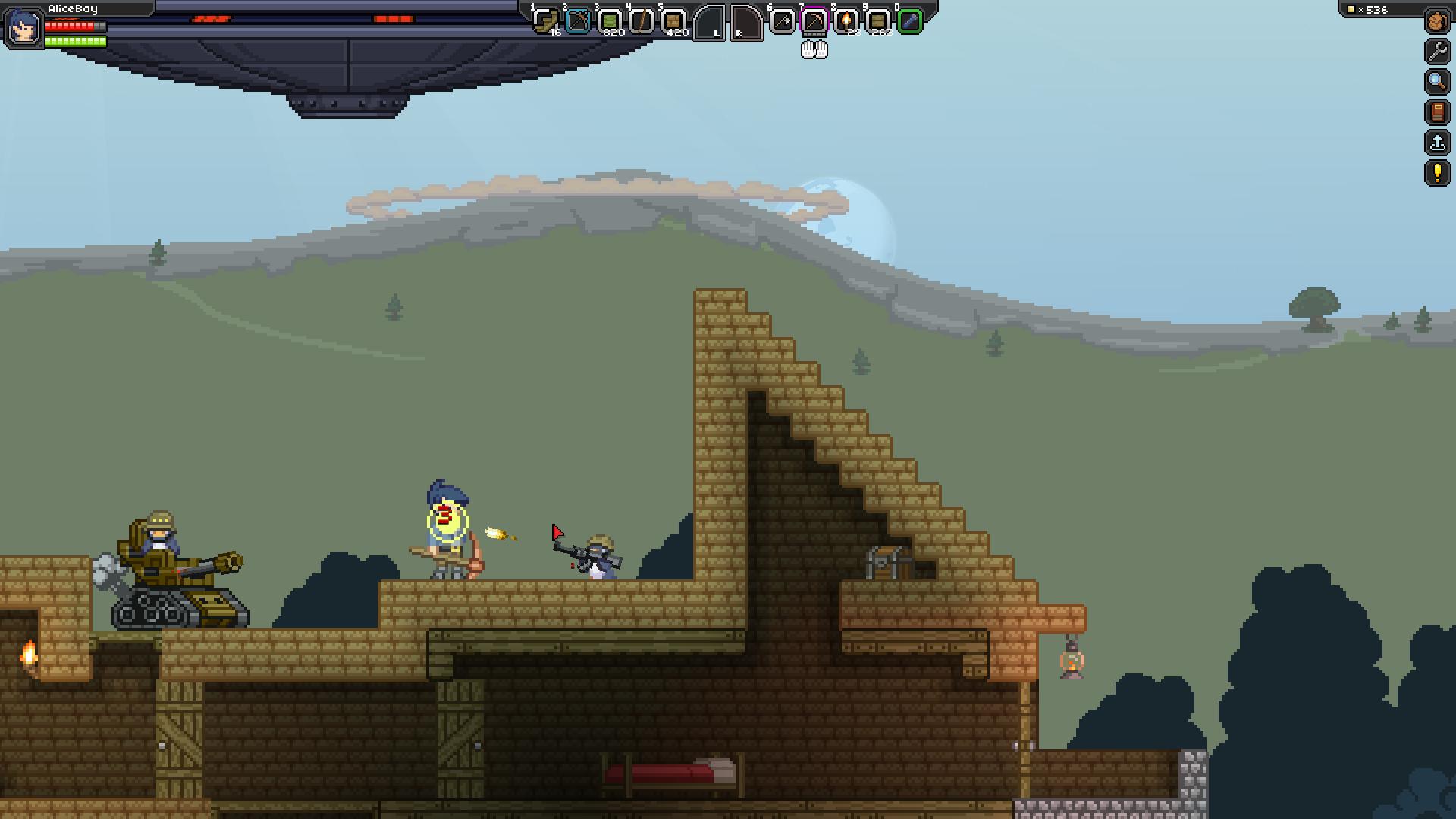Choose the torch slot in the hotbar
Screen dimensions: 1456x819
(x=846, y=20)
